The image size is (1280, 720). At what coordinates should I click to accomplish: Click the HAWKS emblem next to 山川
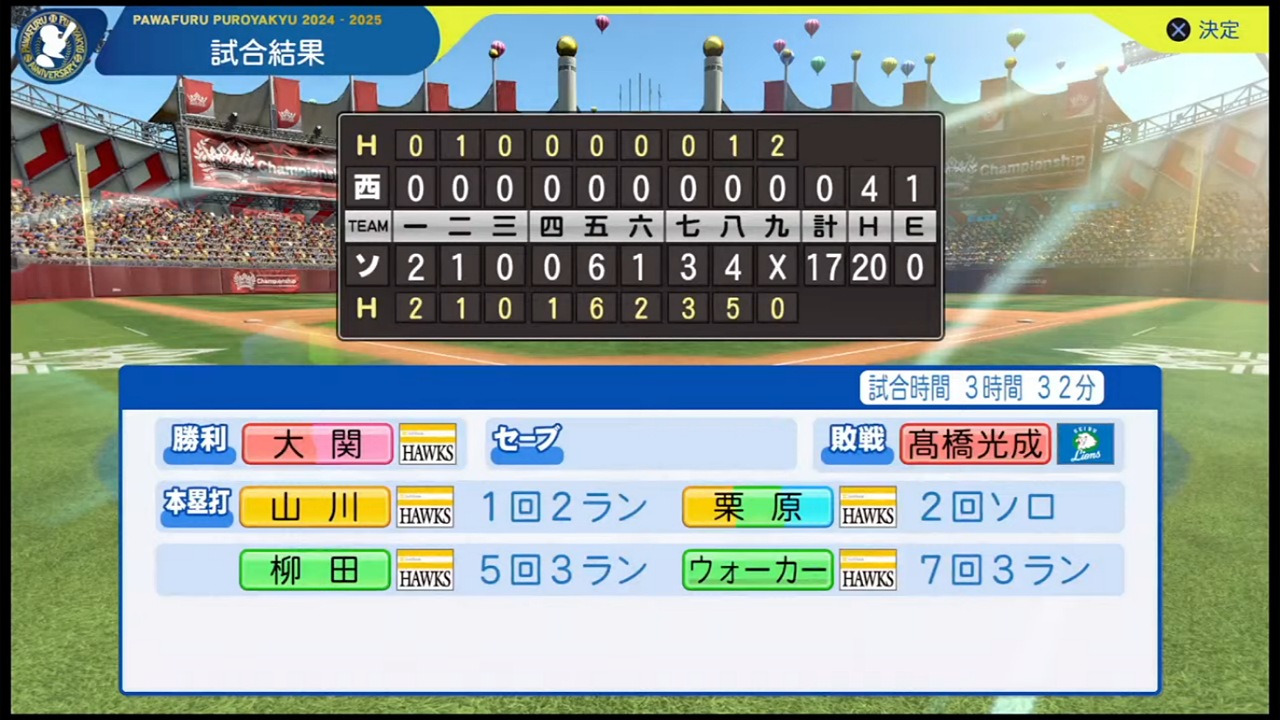click(x=425, y=507)
